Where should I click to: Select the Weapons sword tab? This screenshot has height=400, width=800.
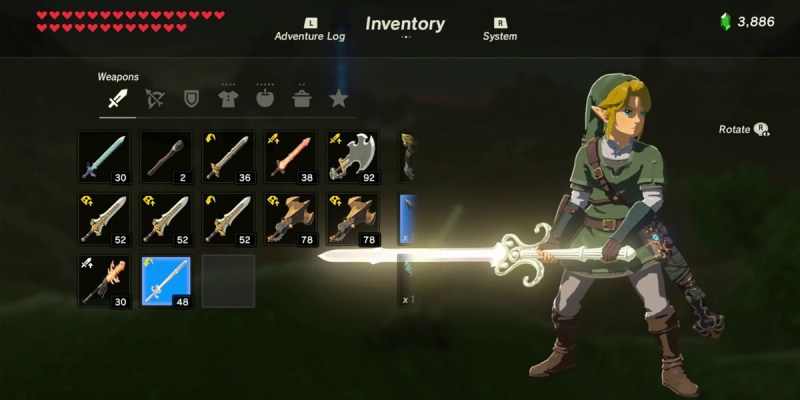click(118, 99)
